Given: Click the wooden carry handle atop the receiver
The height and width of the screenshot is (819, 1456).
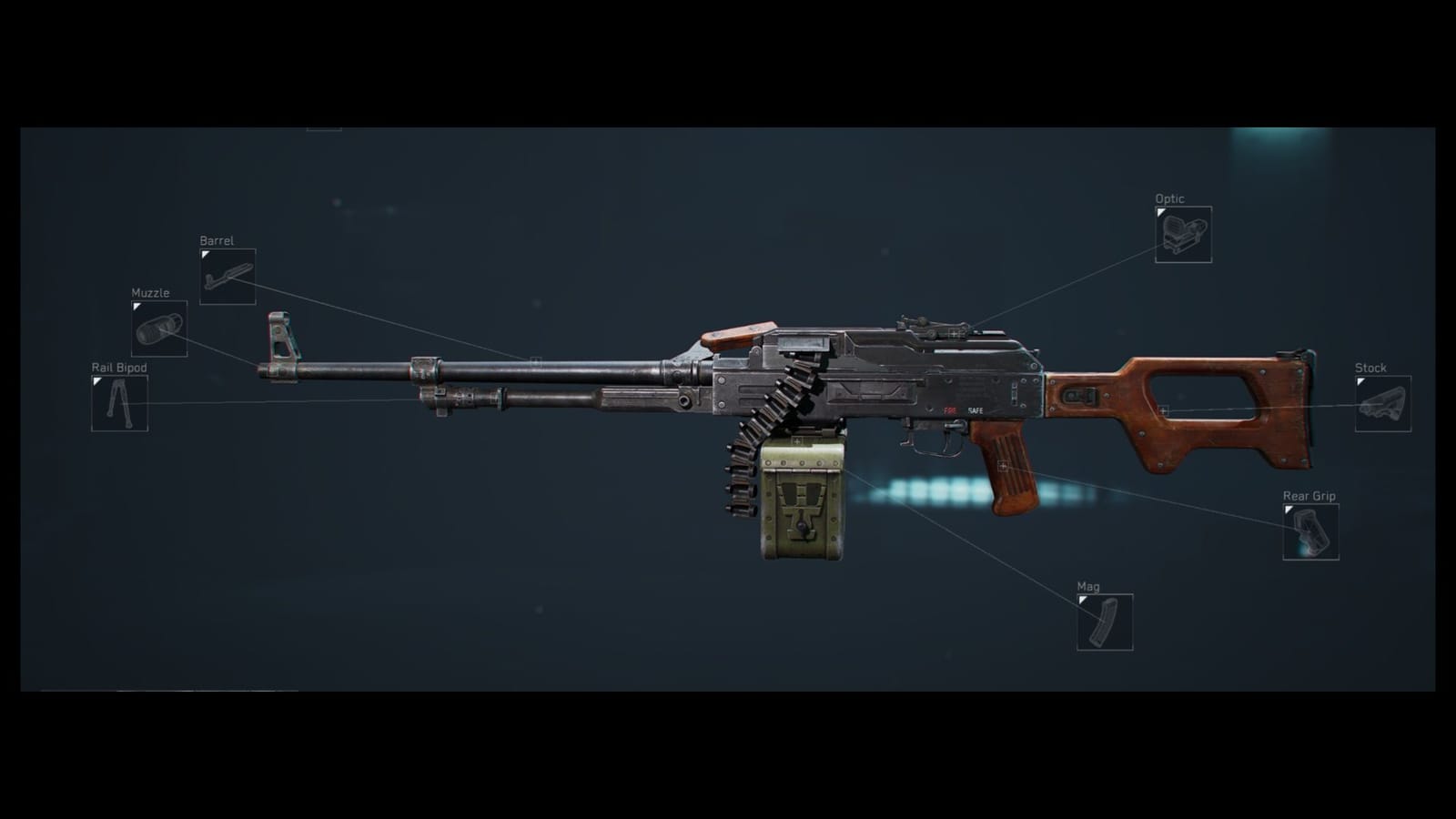Looking at the screenshot, I should 737,335.
